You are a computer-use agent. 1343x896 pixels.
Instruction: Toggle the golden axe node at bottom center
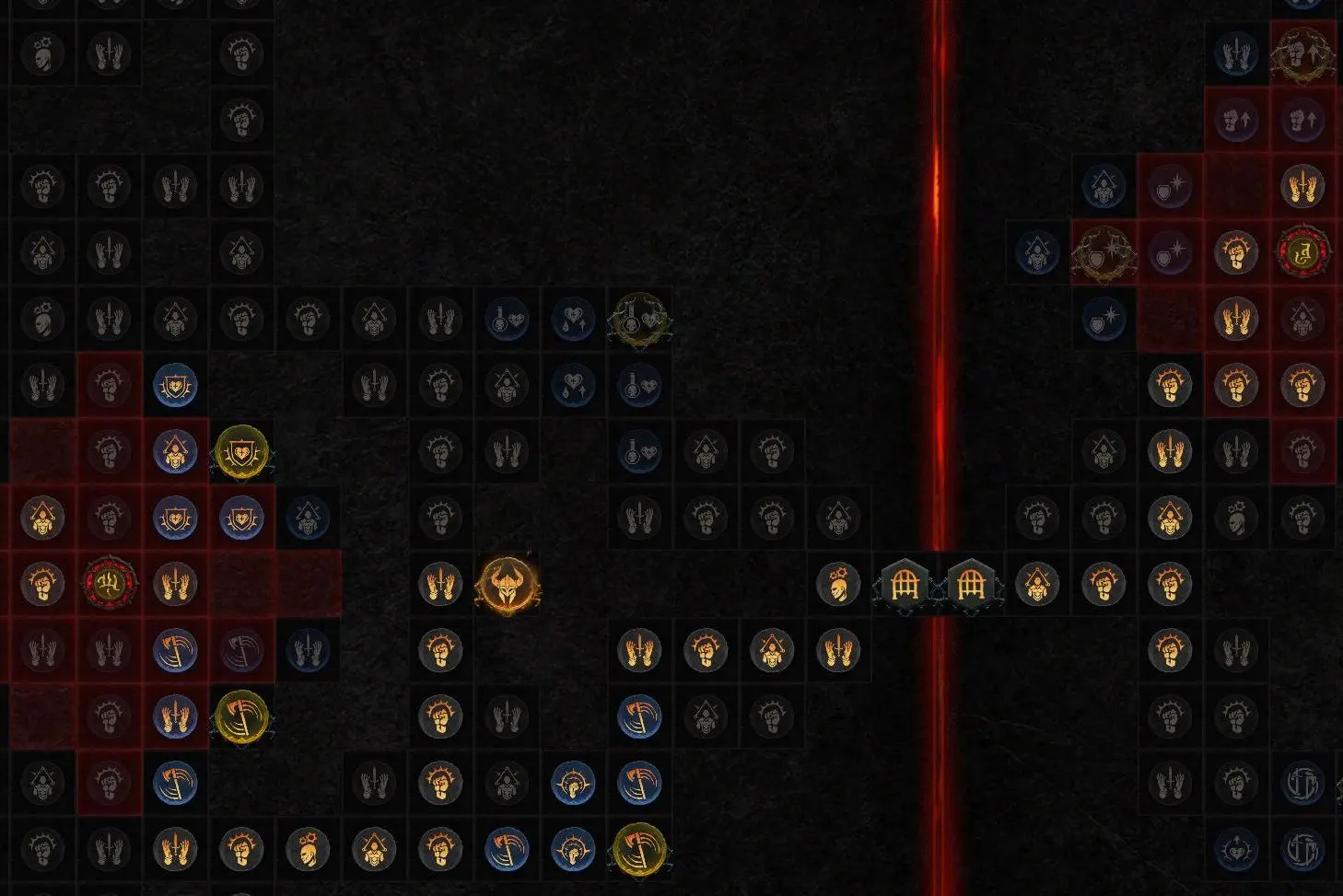coord(639,851)
